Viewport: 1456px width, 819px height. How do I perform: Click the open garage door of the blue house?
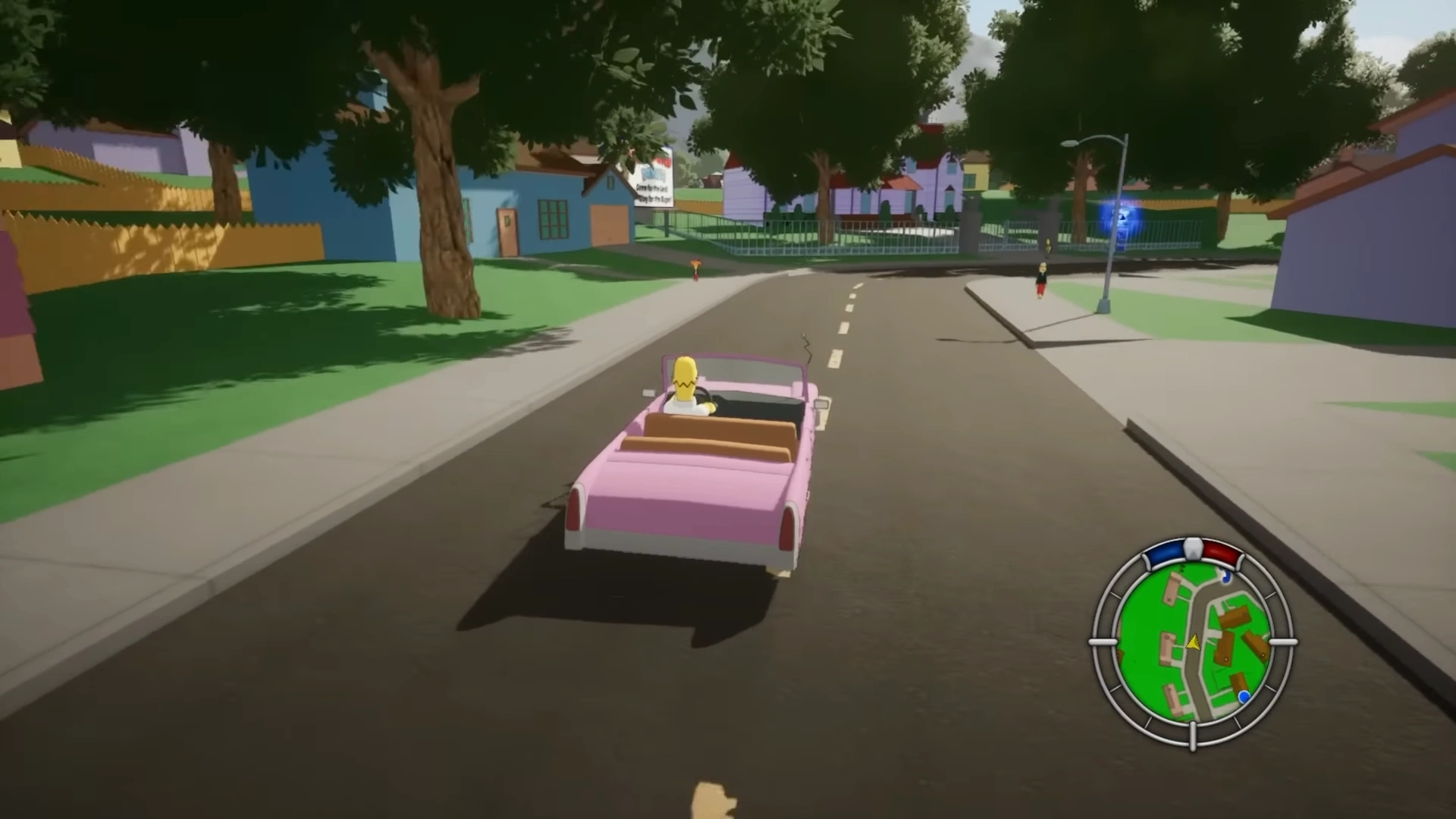click(x=609, y=224)
